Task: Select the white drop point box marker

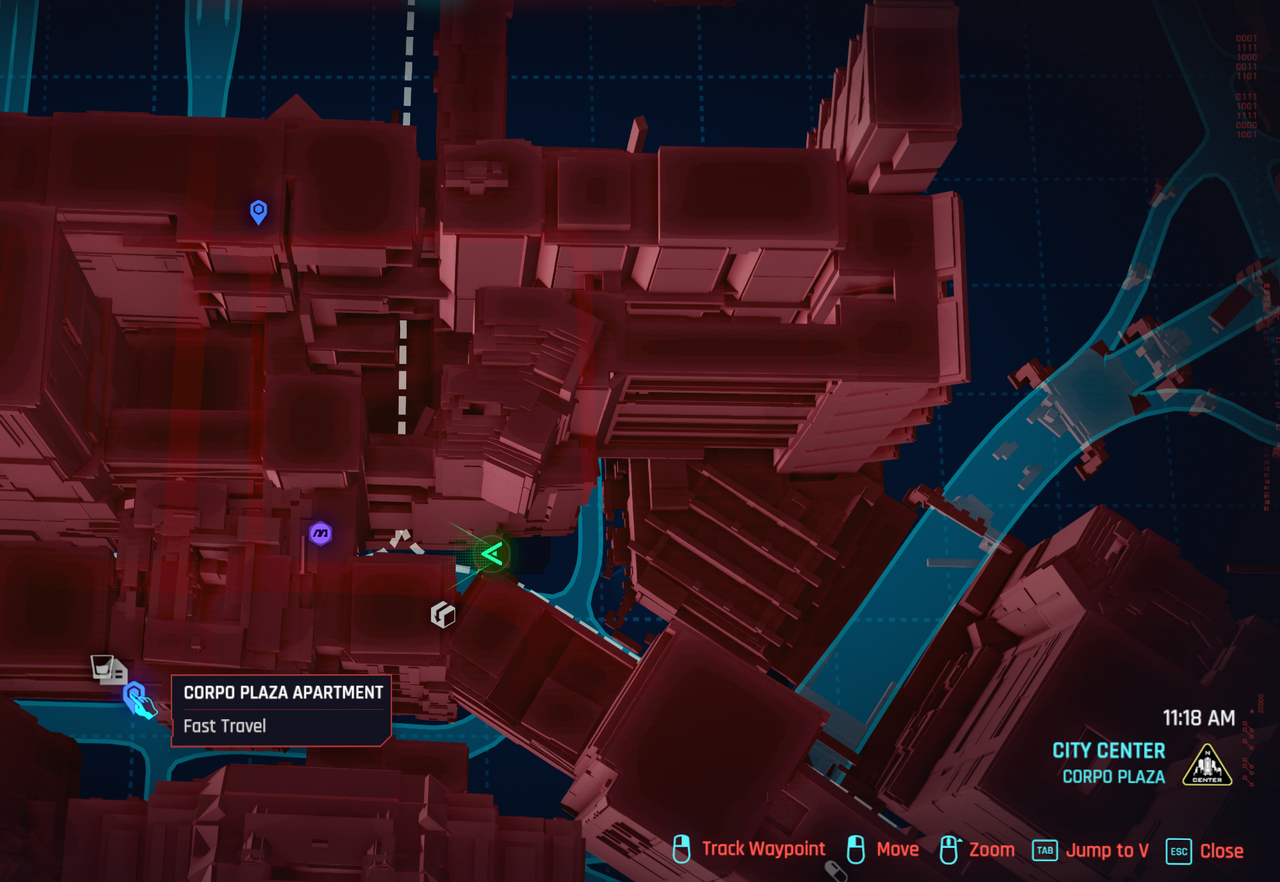Action: pyautogui.click(x=442, y=615)
